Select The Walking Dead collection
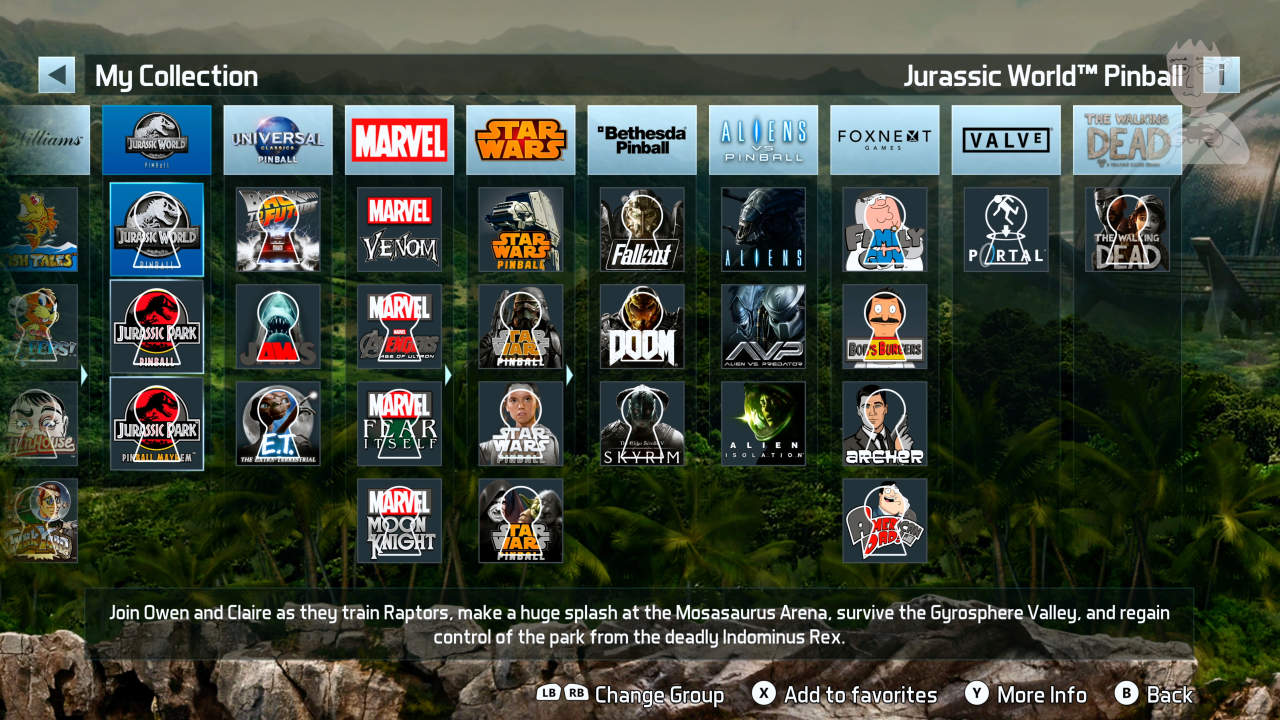Screen dimensions: 1280x720 (x=1127, y=139)
